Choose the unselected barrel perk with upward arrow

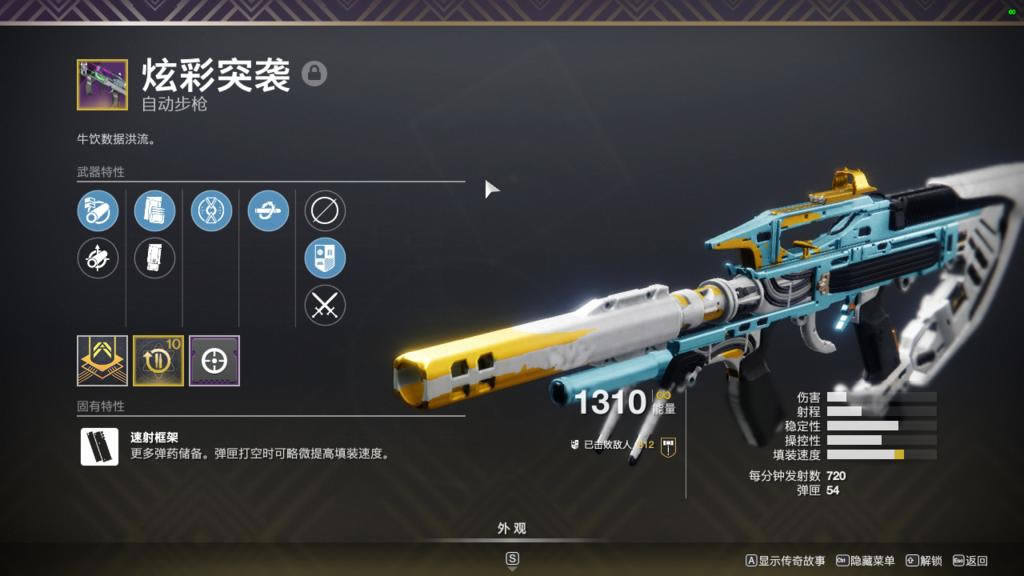[98, 258]
